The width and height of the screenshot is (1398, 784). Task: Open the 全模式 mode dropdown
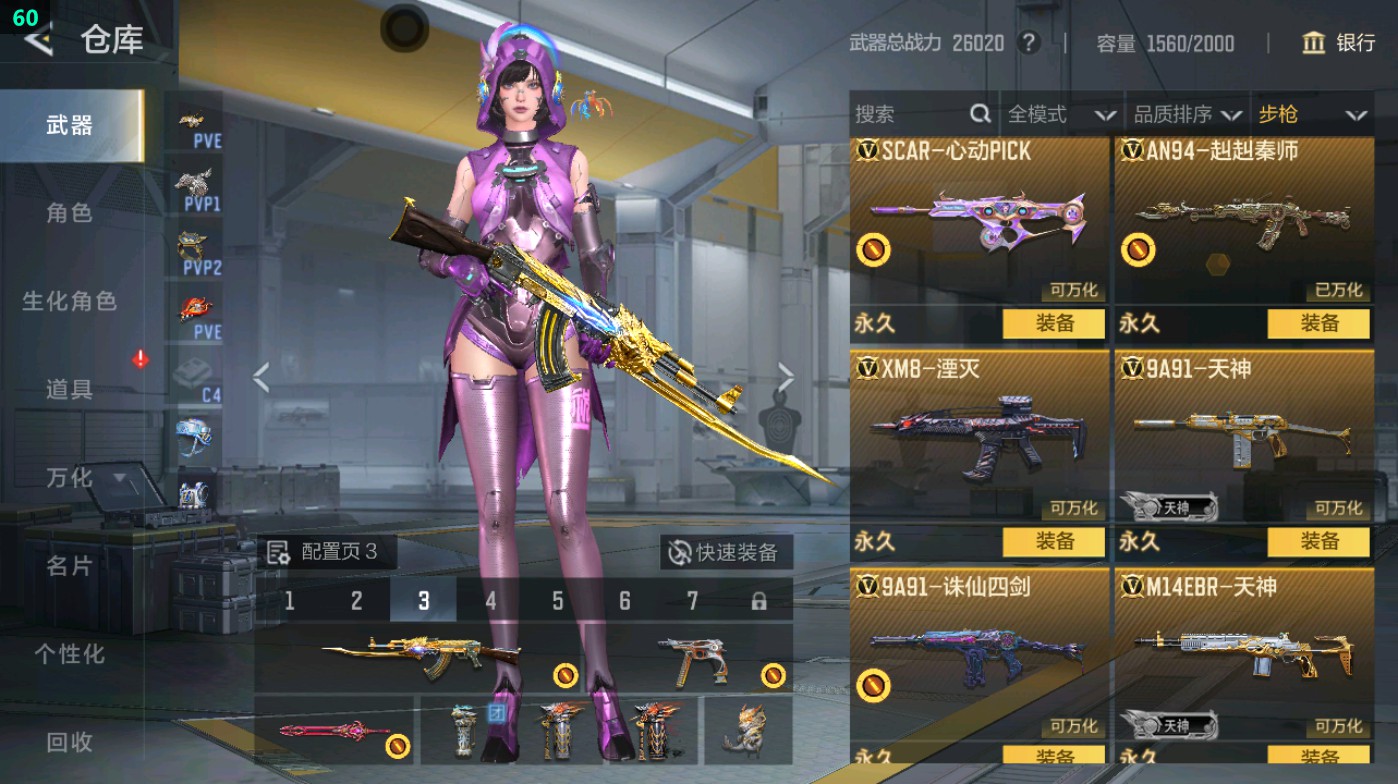tap(1060, 115)
